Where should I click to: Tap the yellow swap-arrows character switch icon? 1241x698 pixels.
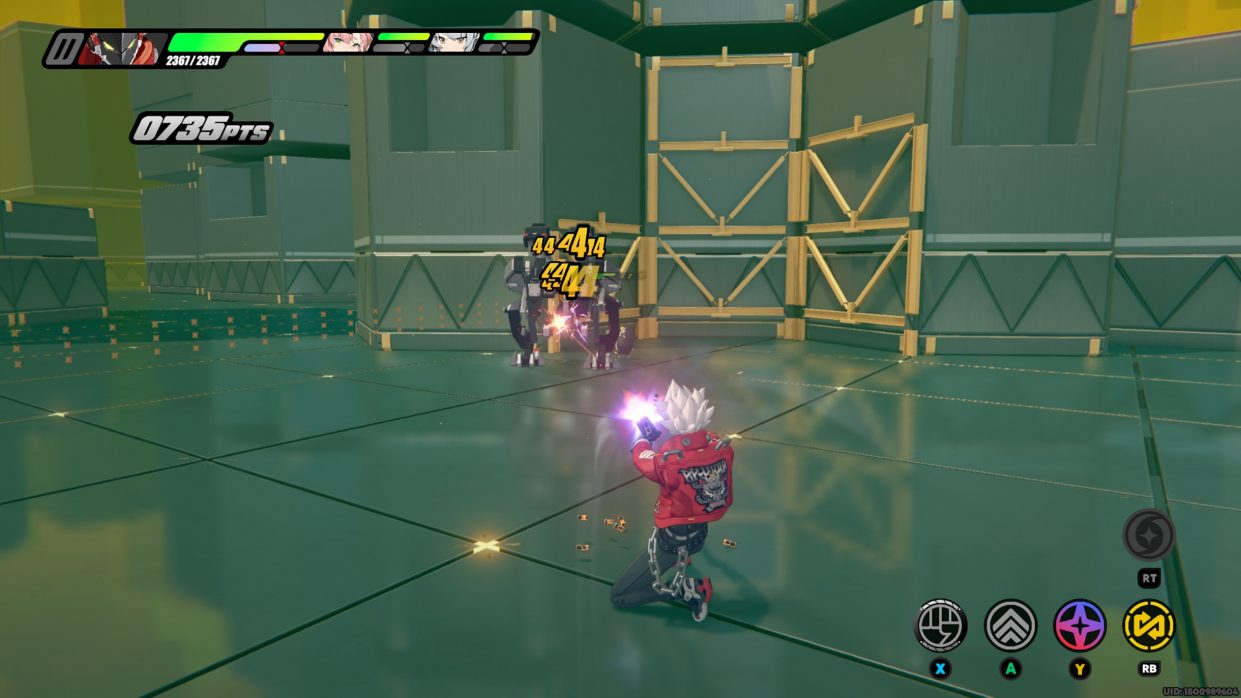pos(1149,625)
